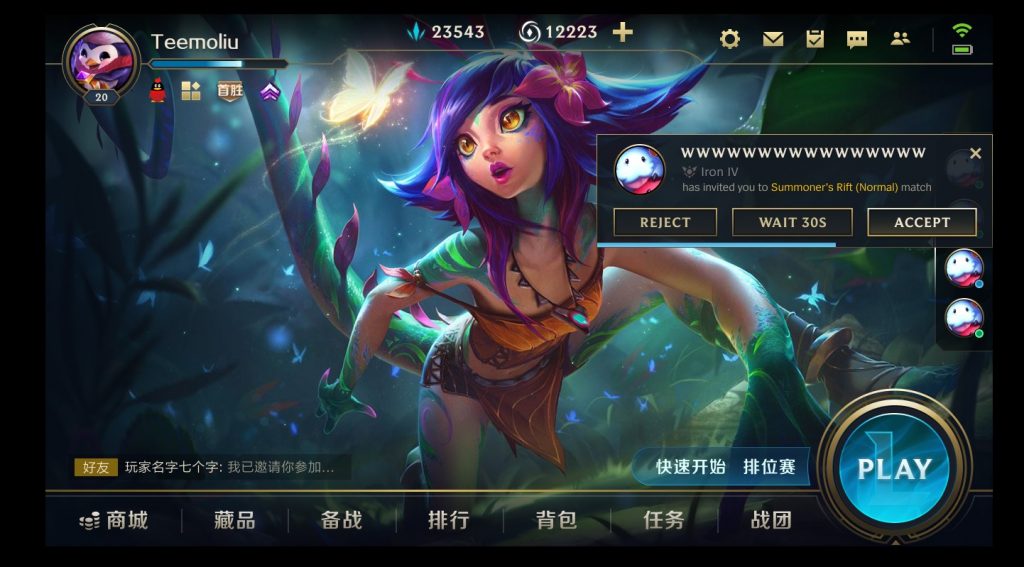1024x567 pixels.
Task: Select 快速开始 quick start
Action: pos(690,467)
